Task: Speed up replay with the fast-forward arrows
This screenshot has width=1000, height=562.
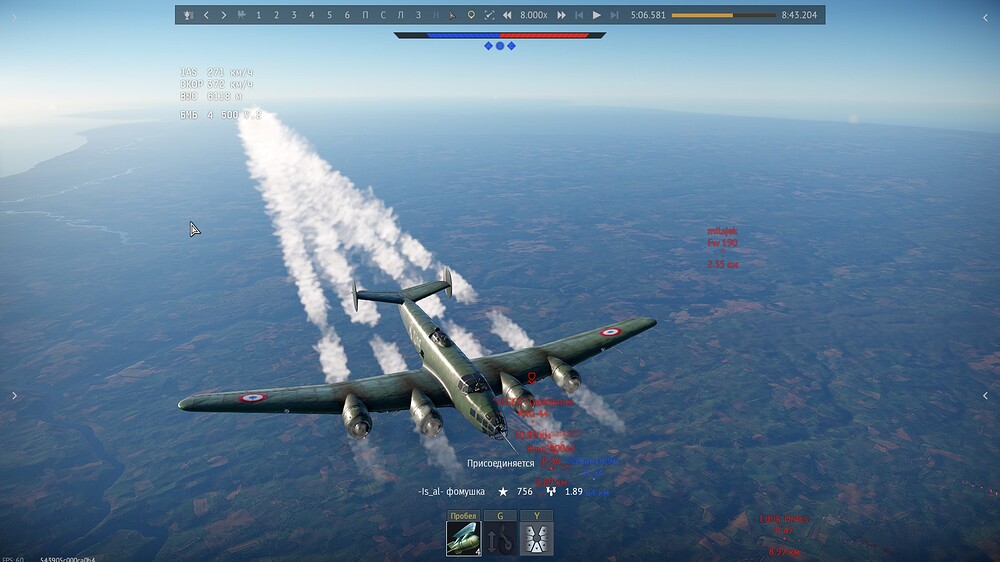Action: pos(561,15)
